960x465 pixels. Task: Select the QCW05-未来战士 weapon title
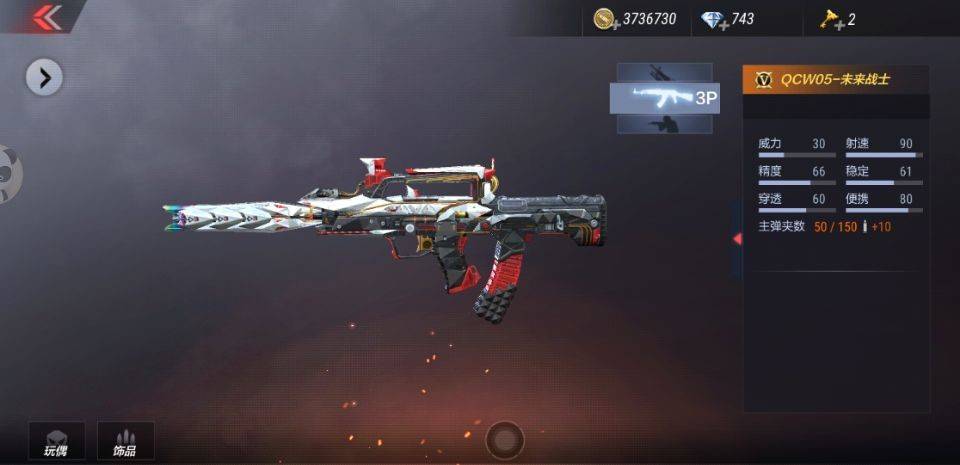pos(835,80)
